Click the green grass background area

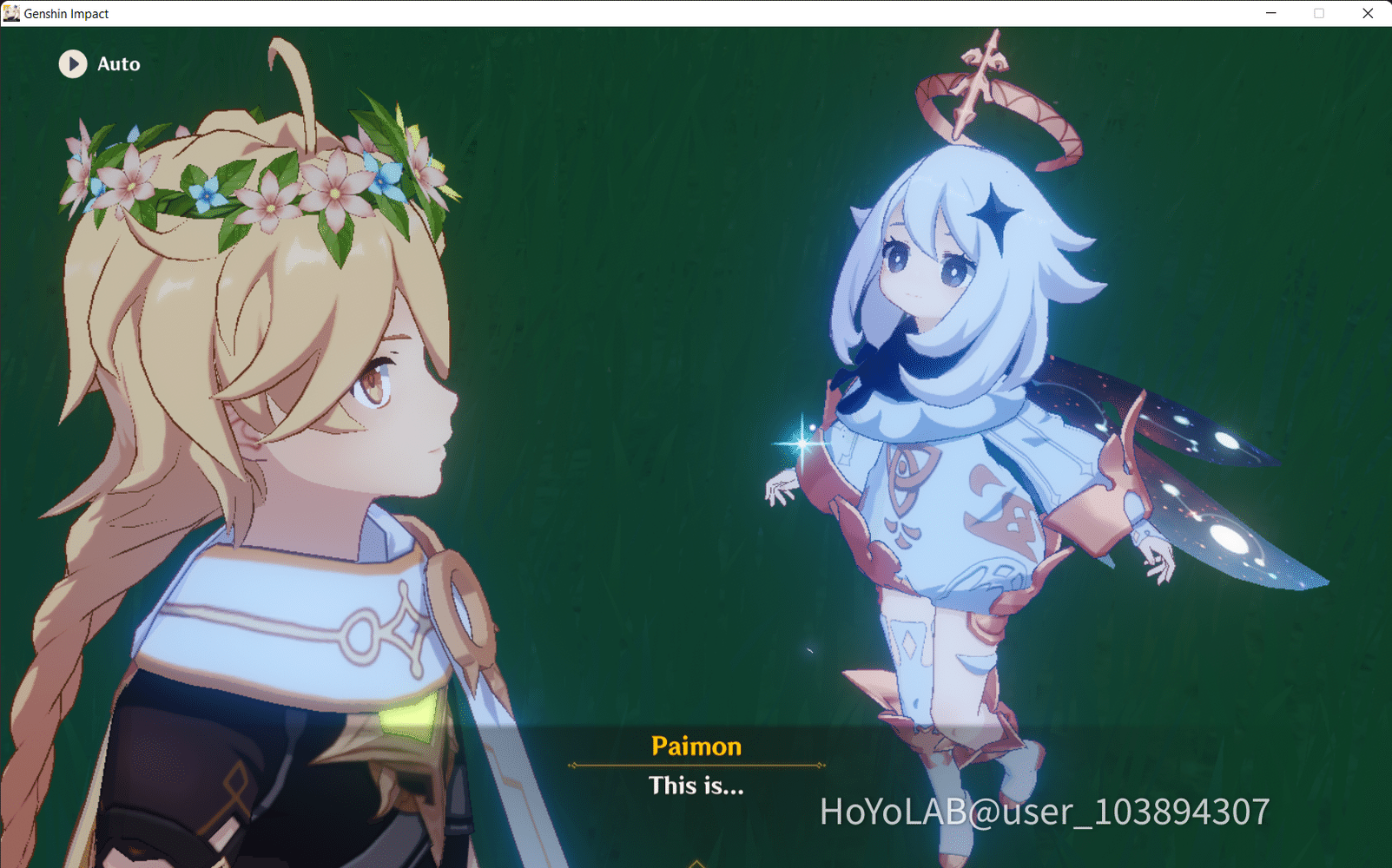[x=608, y=260]
